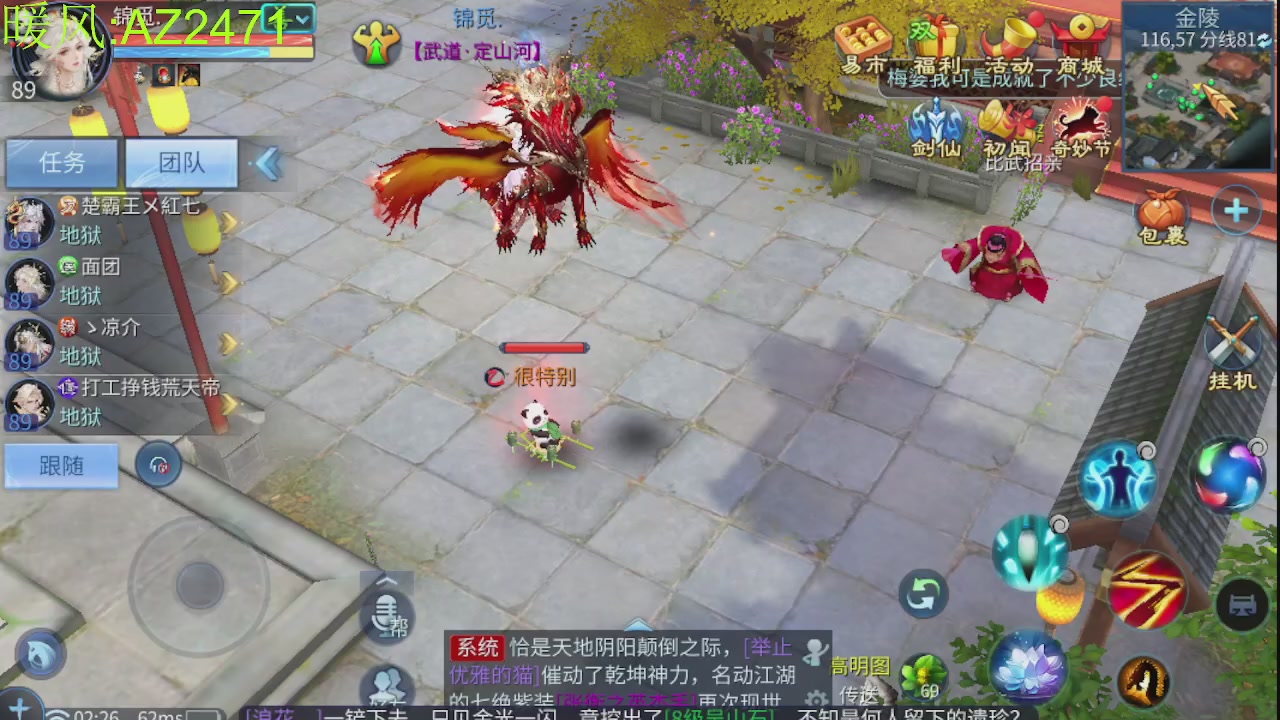Image resolution: width=1280 pixels, height=720 pixels.
Task: Cast the red lightning skill
Action: coord(1150,590)
